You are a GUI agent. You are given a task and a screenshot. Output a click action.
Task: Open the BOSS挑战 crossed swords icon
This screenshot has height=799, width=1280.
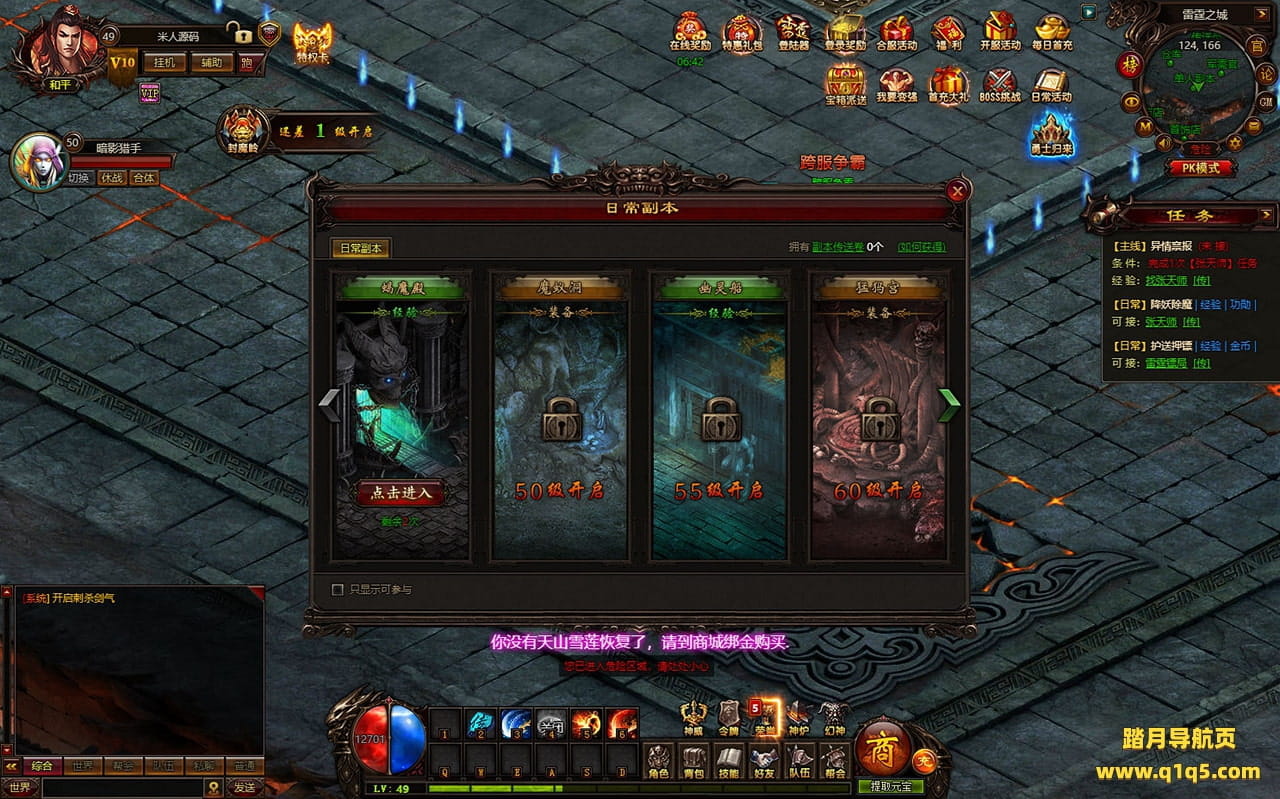999,84
